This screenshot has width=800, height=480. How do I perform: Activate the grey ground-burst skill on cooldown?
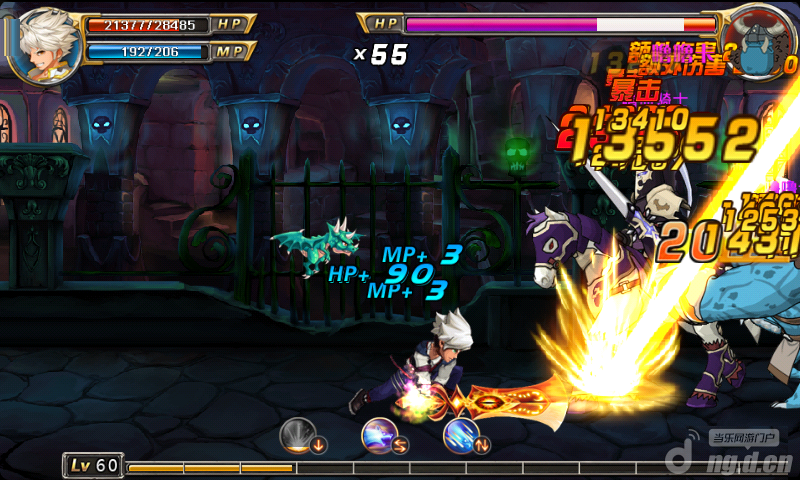pos(297,434)
